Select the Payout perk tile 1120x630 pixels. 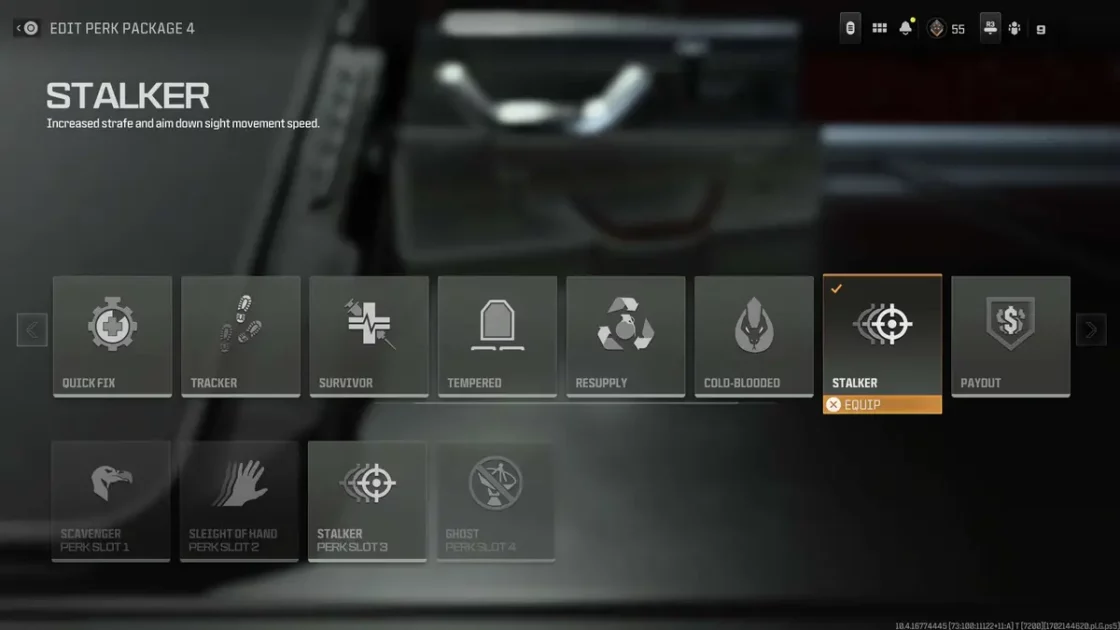[1010, 336]
